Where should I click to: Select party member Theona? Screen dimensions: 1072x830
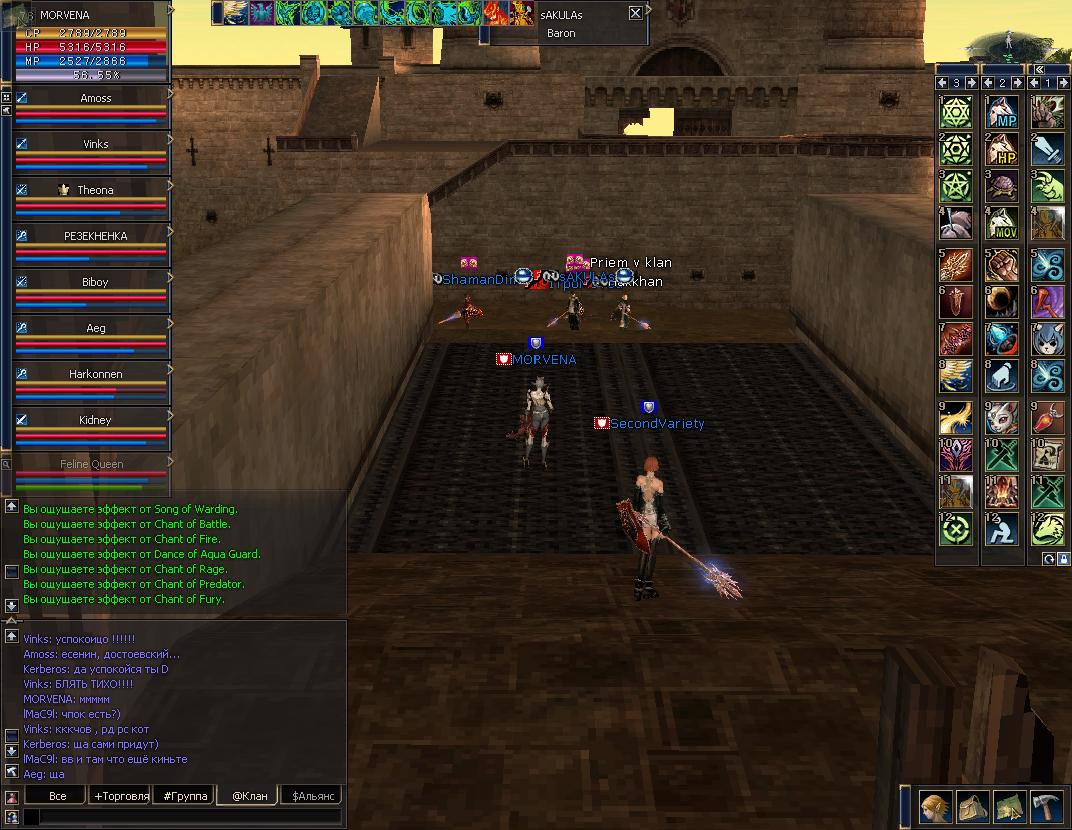[95, 190]
